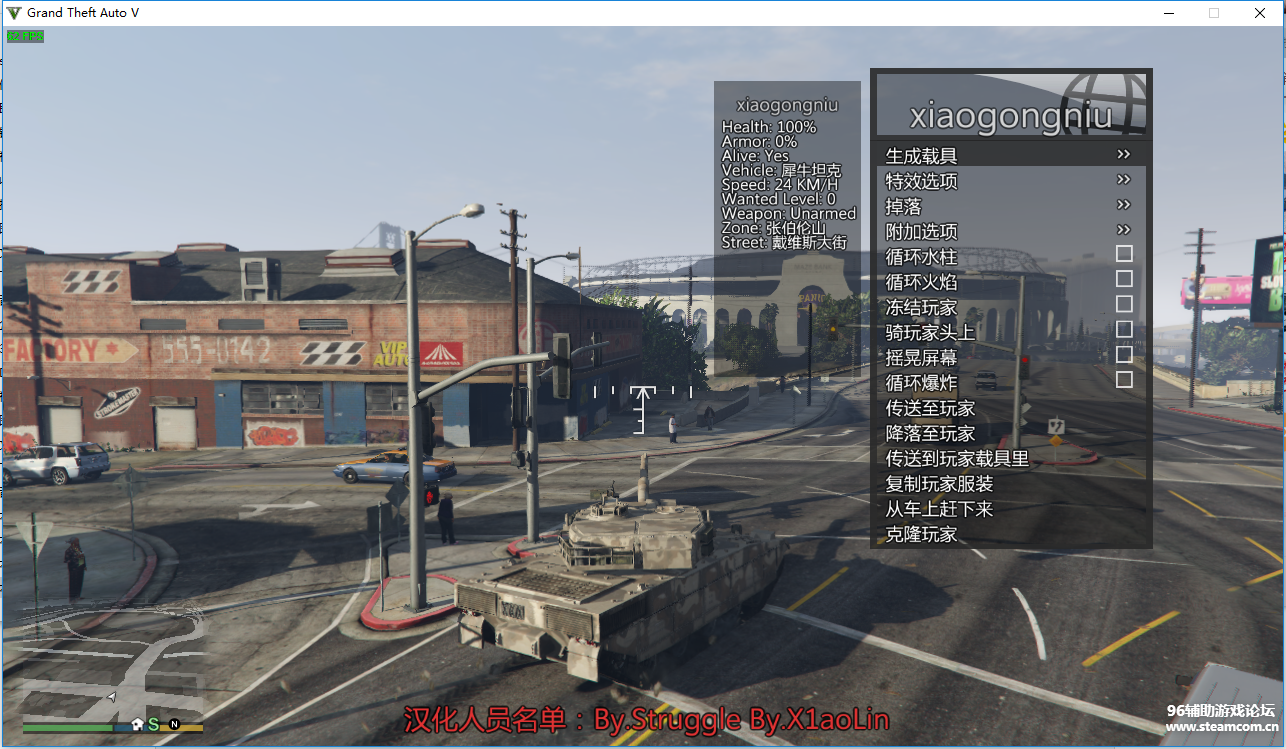The width and height of the screenshot is (1286, 749).
Task: Minimize the game window
Action: pos(1168,13)
